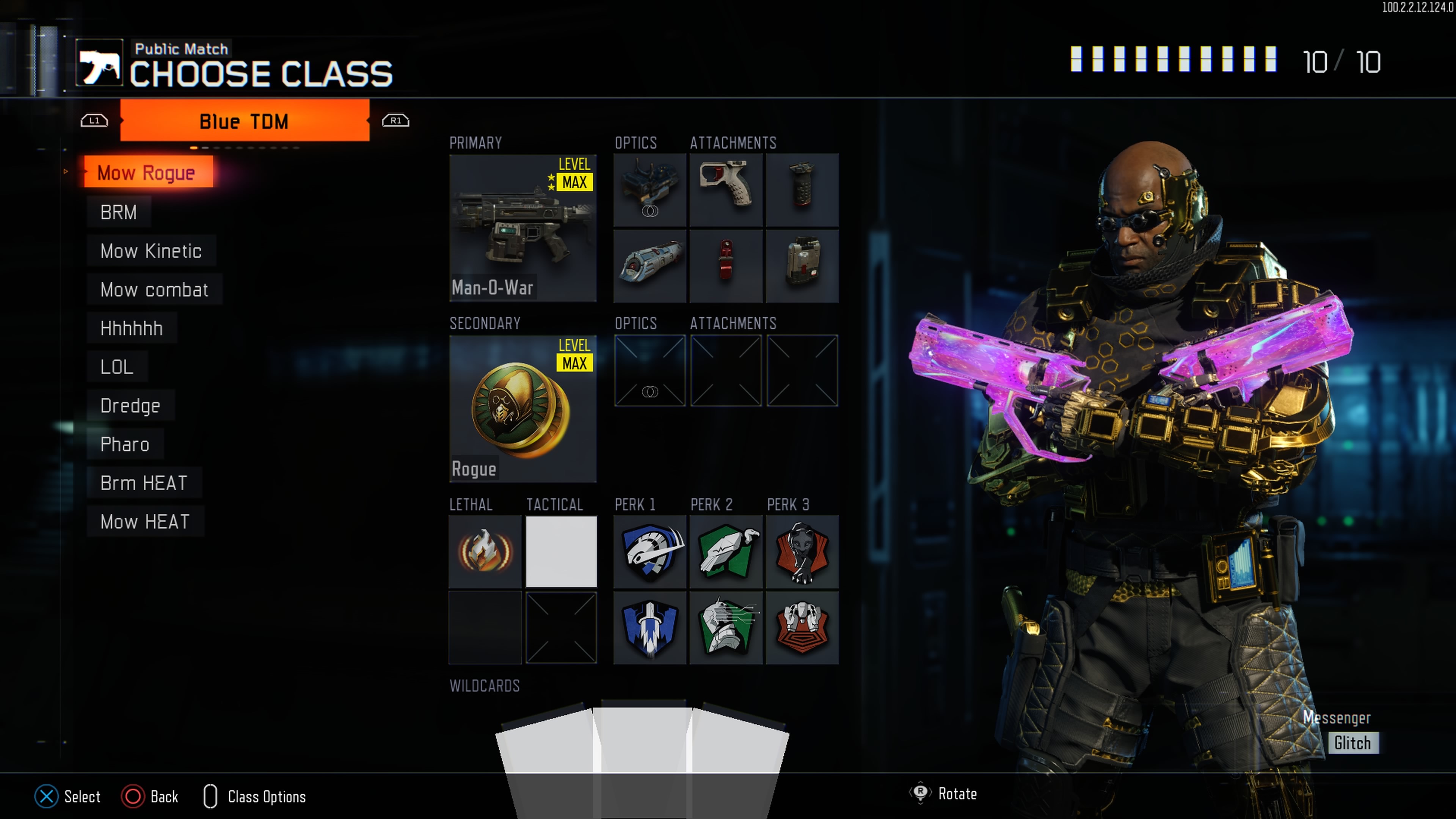Open the Rogue secondary slot
The image size is (1456, 819).
click(x=522, y=409)
